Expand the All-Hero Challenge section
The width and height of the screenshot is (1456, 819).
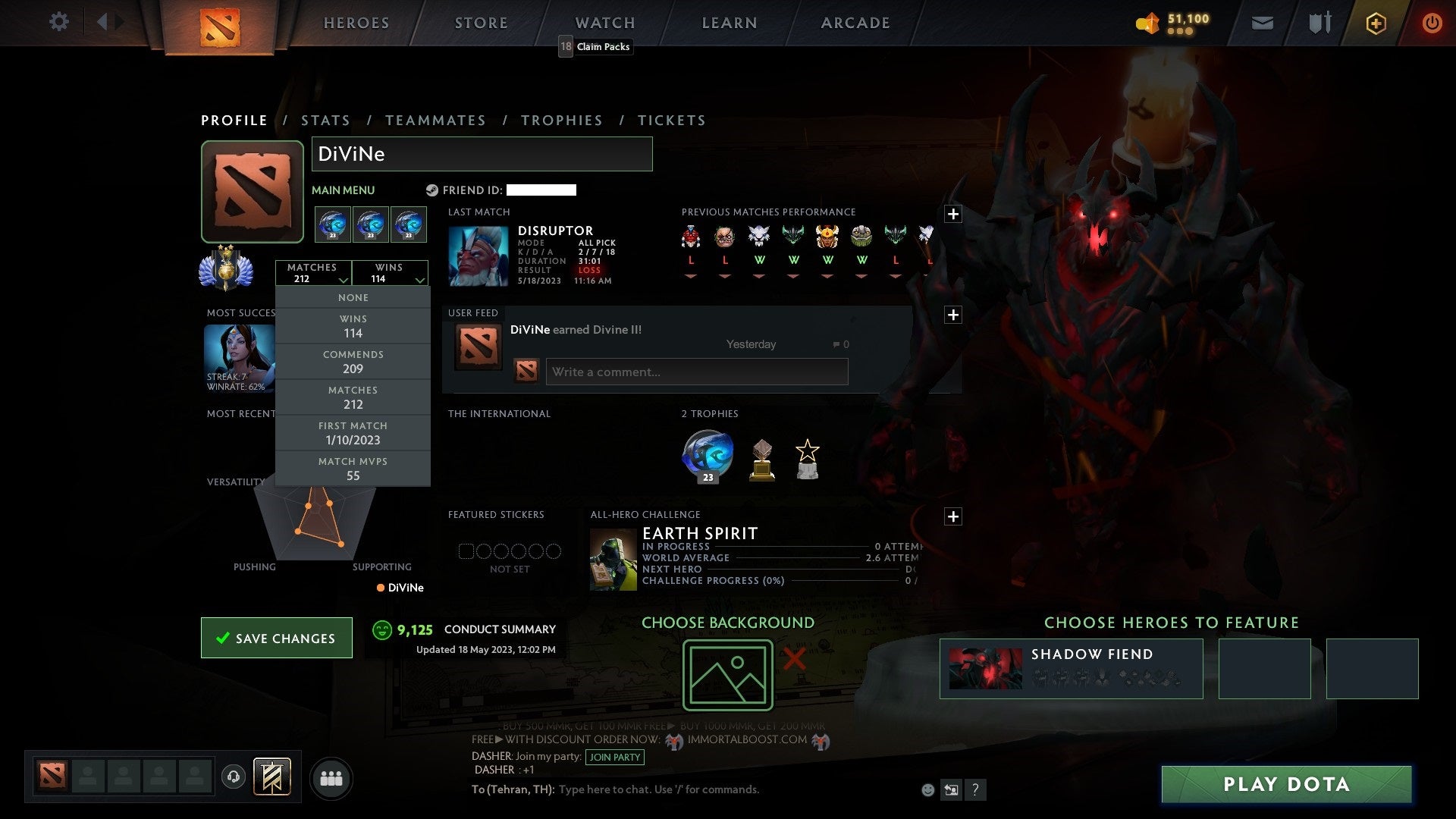[954, 516]
